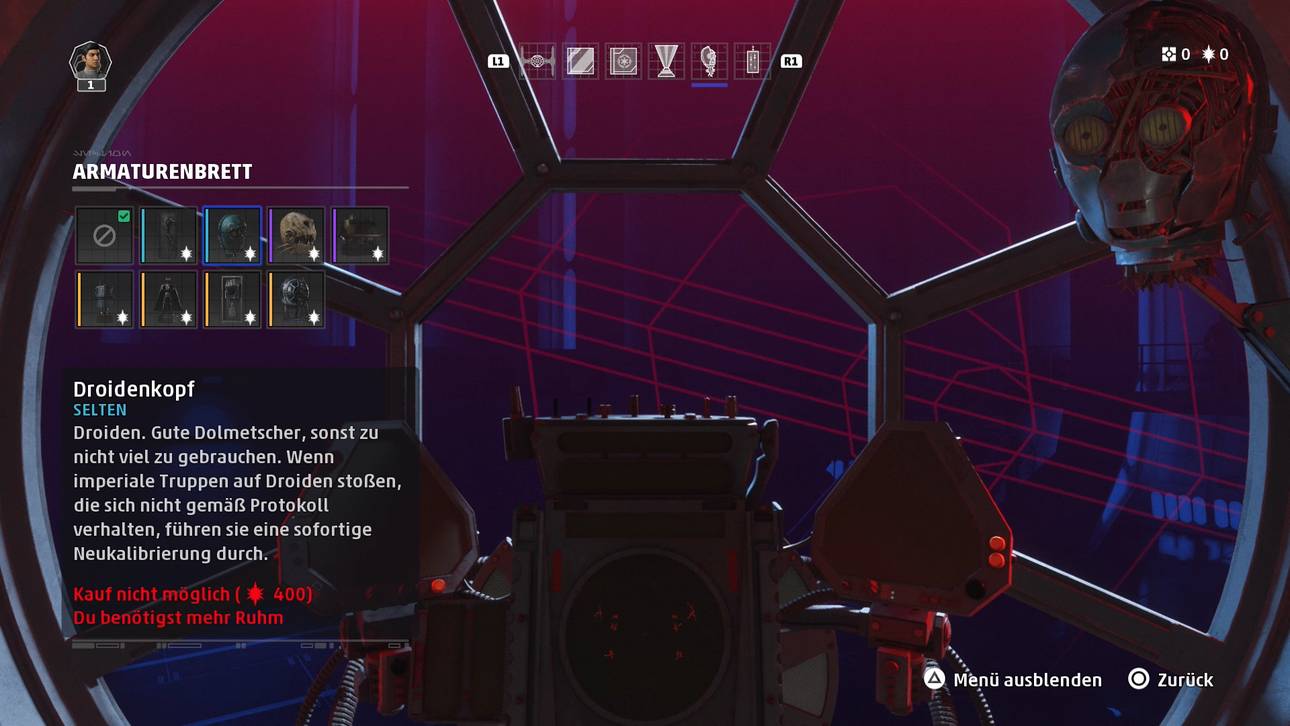Choose the 'None' slot to remove the droid head
The width and height of the screenshot is (1290, 726).
[104, 236]
